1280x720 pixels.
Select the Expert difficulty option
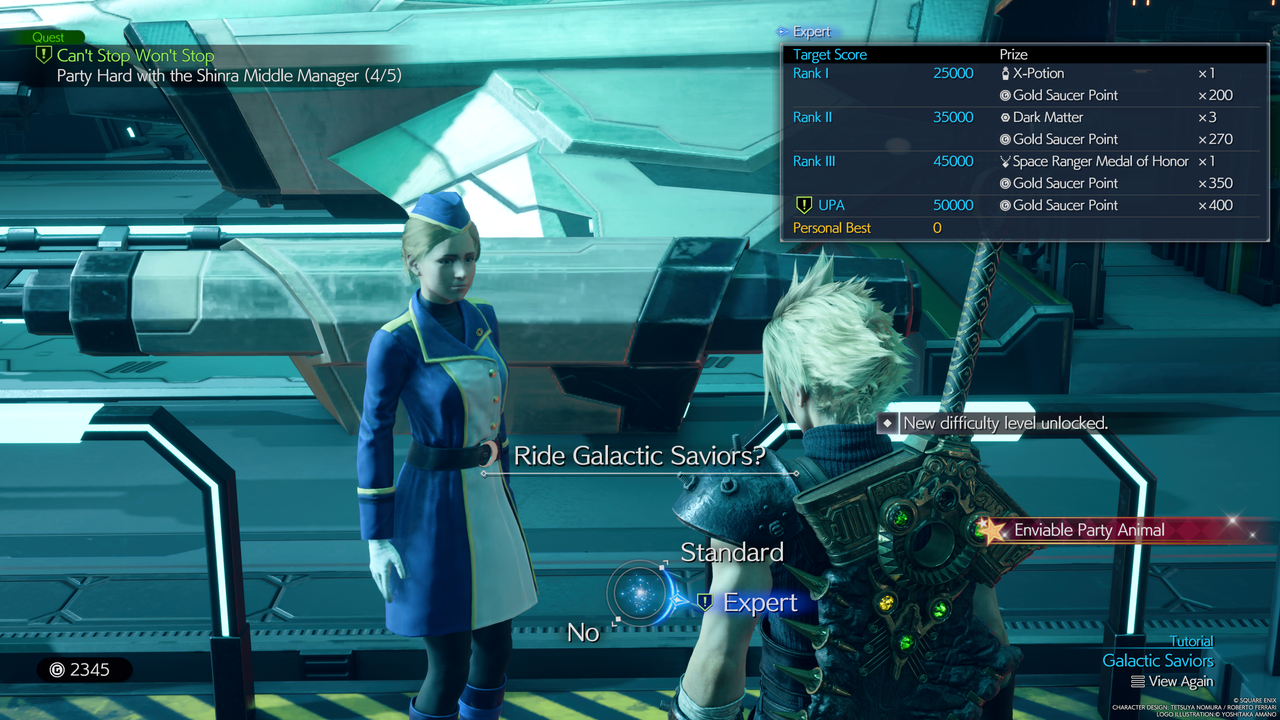pos(760,602)
